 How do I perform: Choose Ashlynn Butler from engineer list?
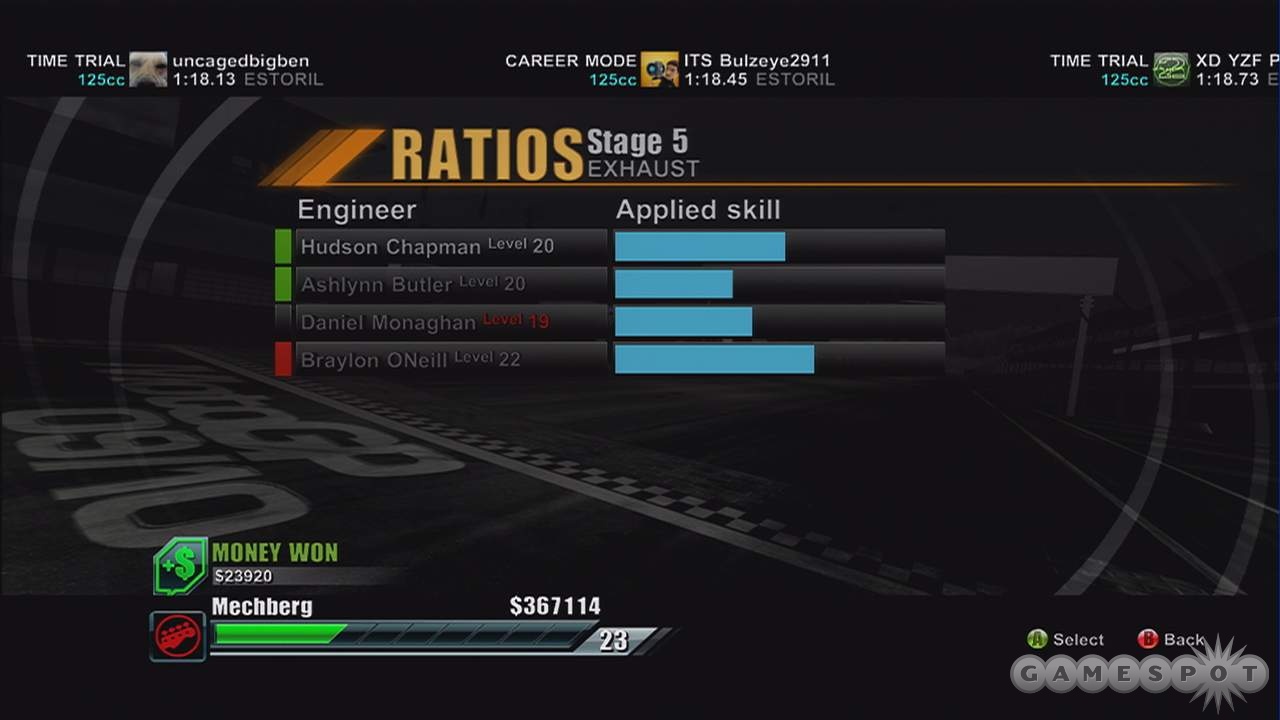tap(450, 284)
